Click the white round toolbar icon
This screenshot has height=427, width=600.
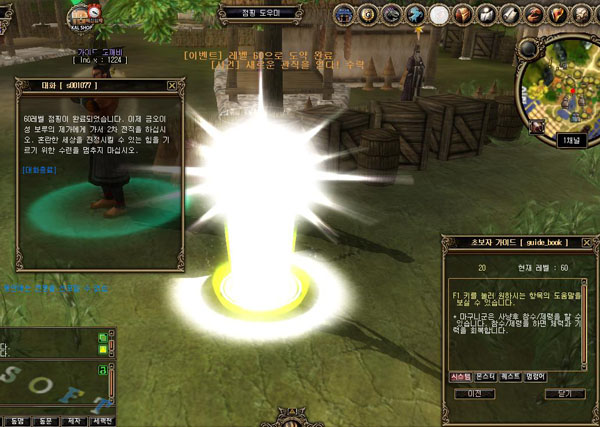click(x=439, y=14)
